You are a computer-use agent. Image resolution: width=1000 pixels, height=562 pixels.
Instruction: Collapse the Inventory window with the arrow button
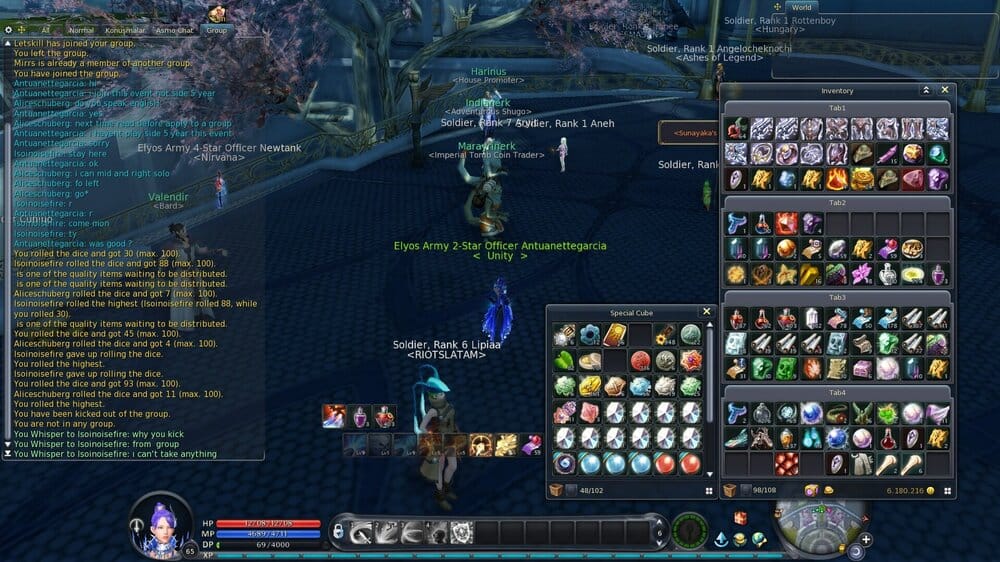pyautogui.click(x=926, y=90)
